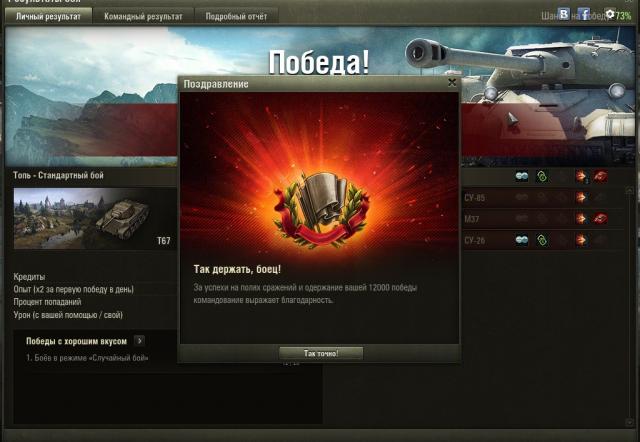Share the result via VK icon

[x=564, y=15]
